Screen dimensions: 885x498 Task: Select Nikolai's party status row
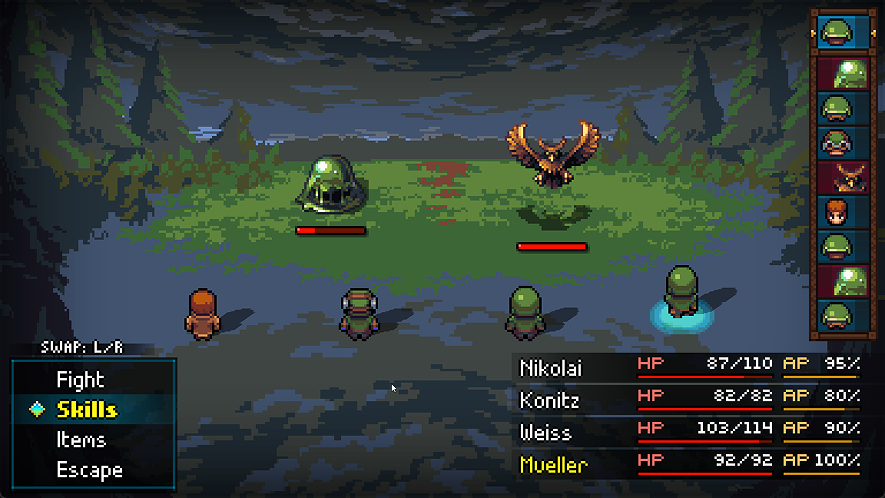(688, 368)
